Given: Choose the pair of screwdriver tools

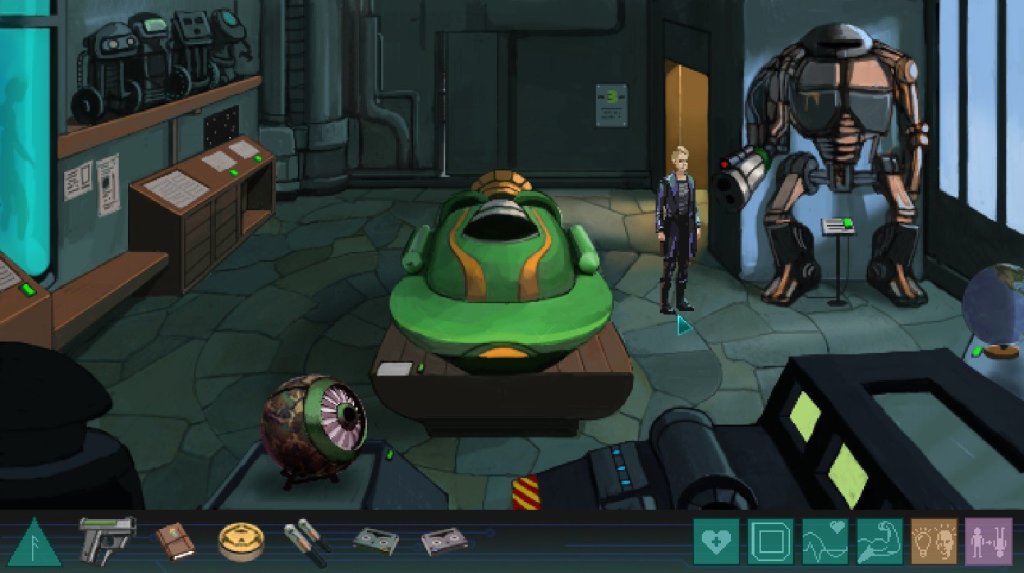Looking at the screenshot, I should (x=306, y=541).
